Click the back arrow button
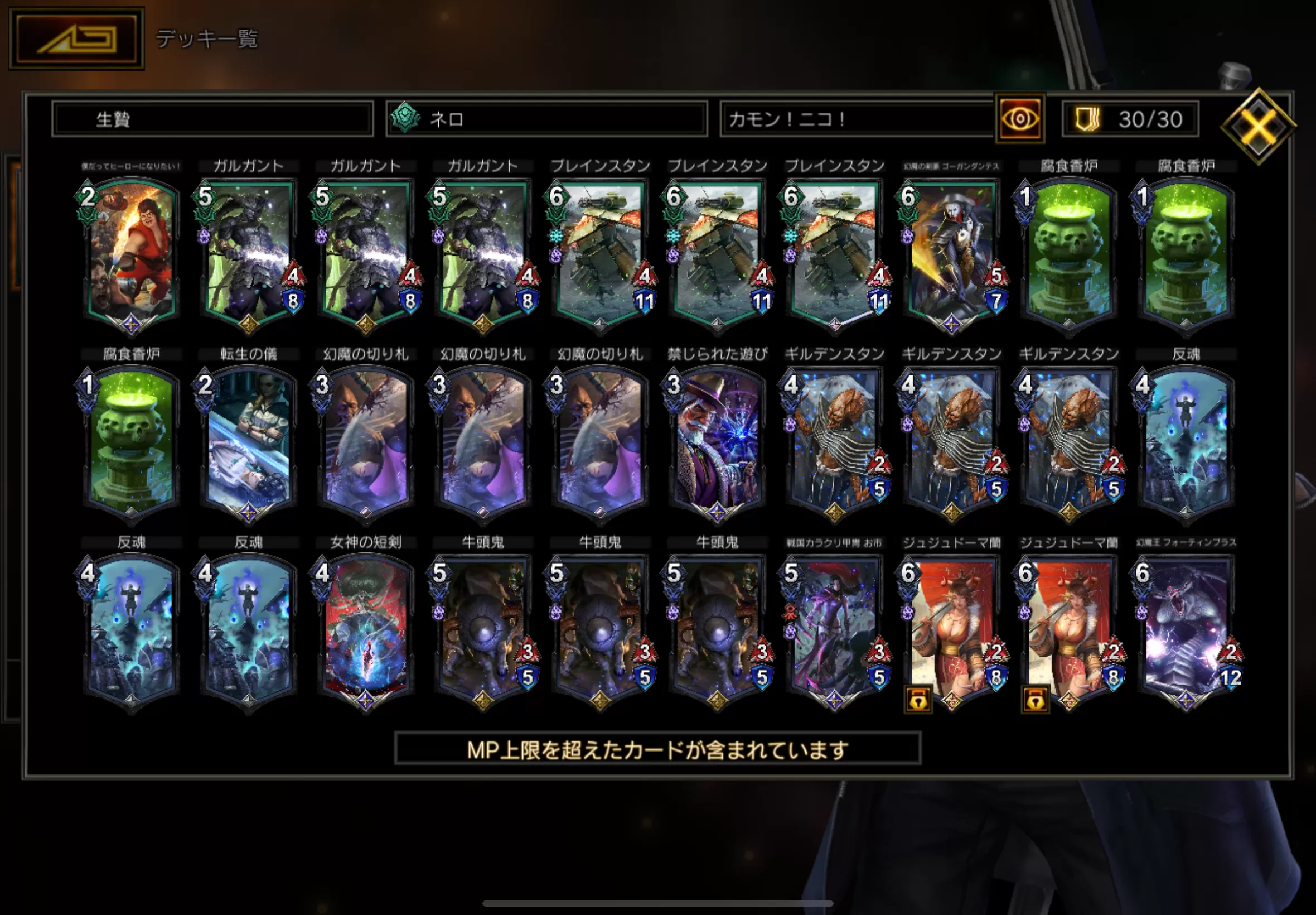The image size is (1316, 915). (76, 39)
